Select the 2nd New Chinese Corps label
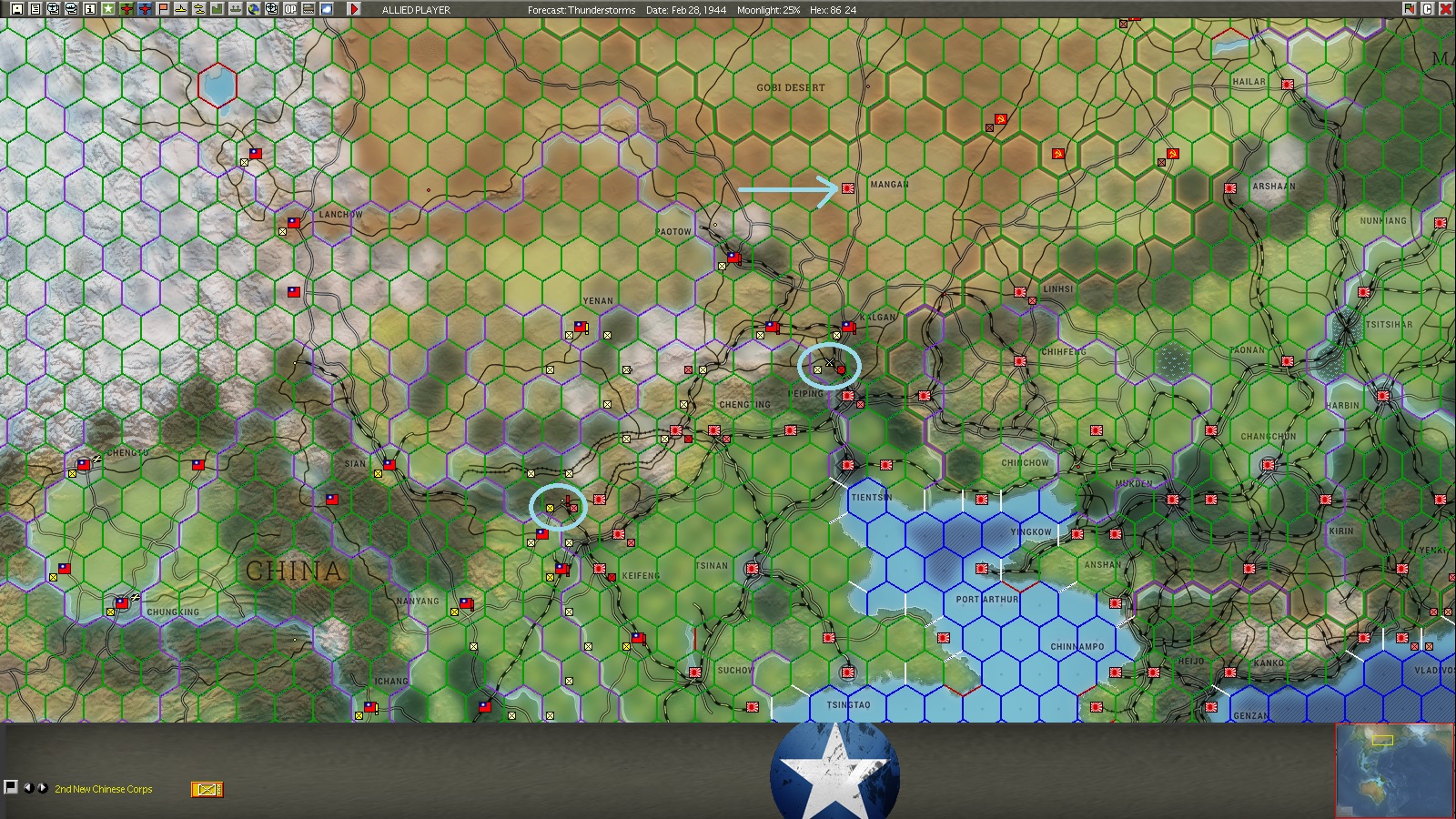1456x819 pixels. [x=103, y=790]
